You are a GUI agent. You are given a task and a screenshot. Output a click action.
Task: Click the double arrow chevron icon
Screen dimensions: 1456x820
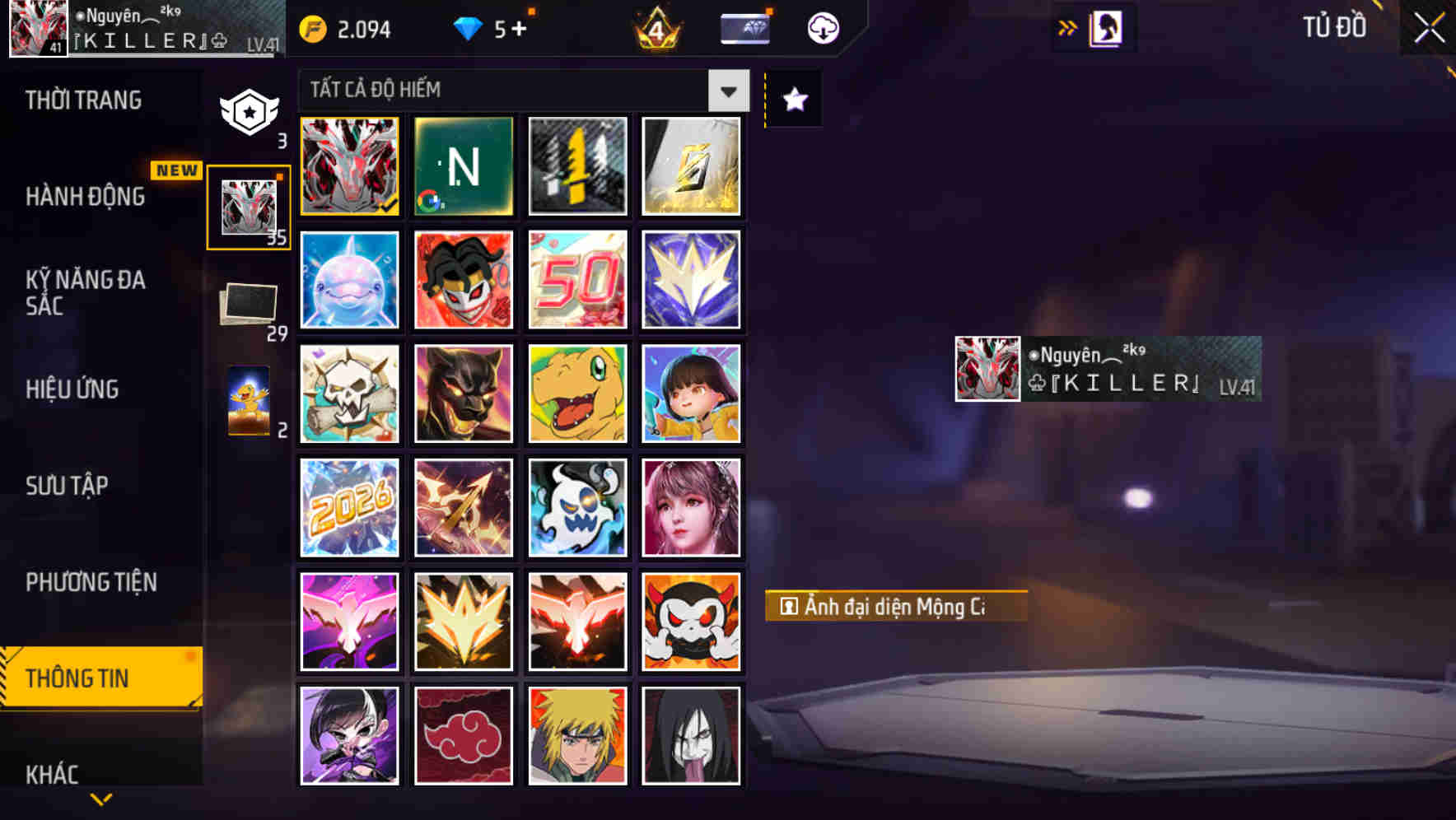click(1067, 26)
